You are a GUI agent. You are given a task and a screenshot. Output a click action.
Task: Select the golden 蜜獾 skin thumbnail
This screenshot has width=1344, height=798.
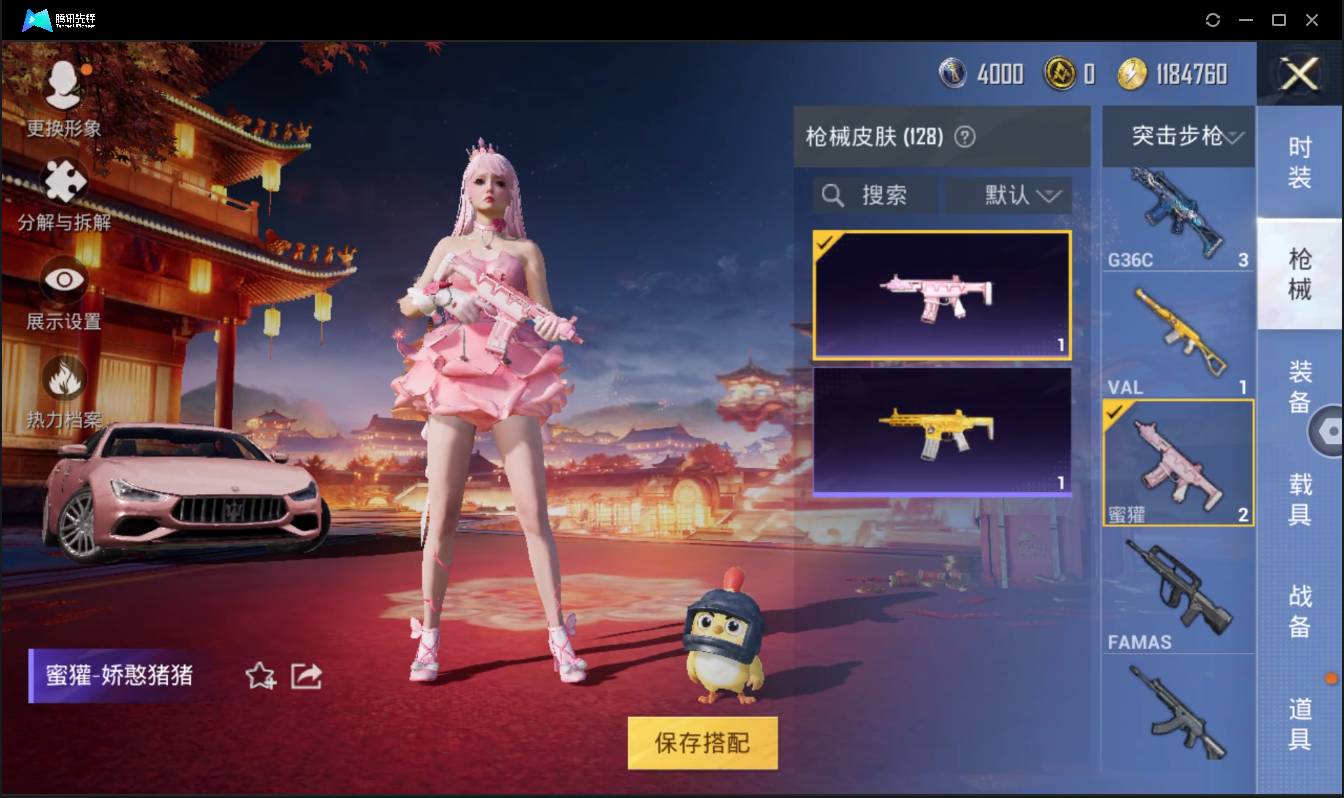pyautogui.click(x=940, y=432)
